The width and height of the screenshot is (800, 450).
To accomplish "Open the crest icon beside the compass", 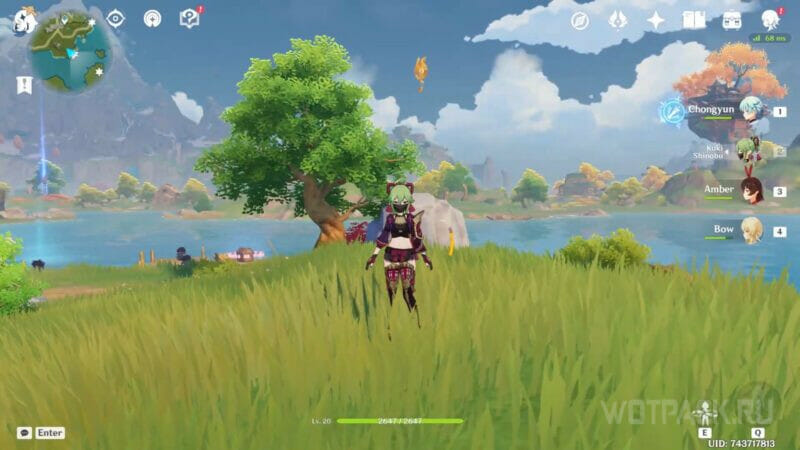I will [618, 20].
